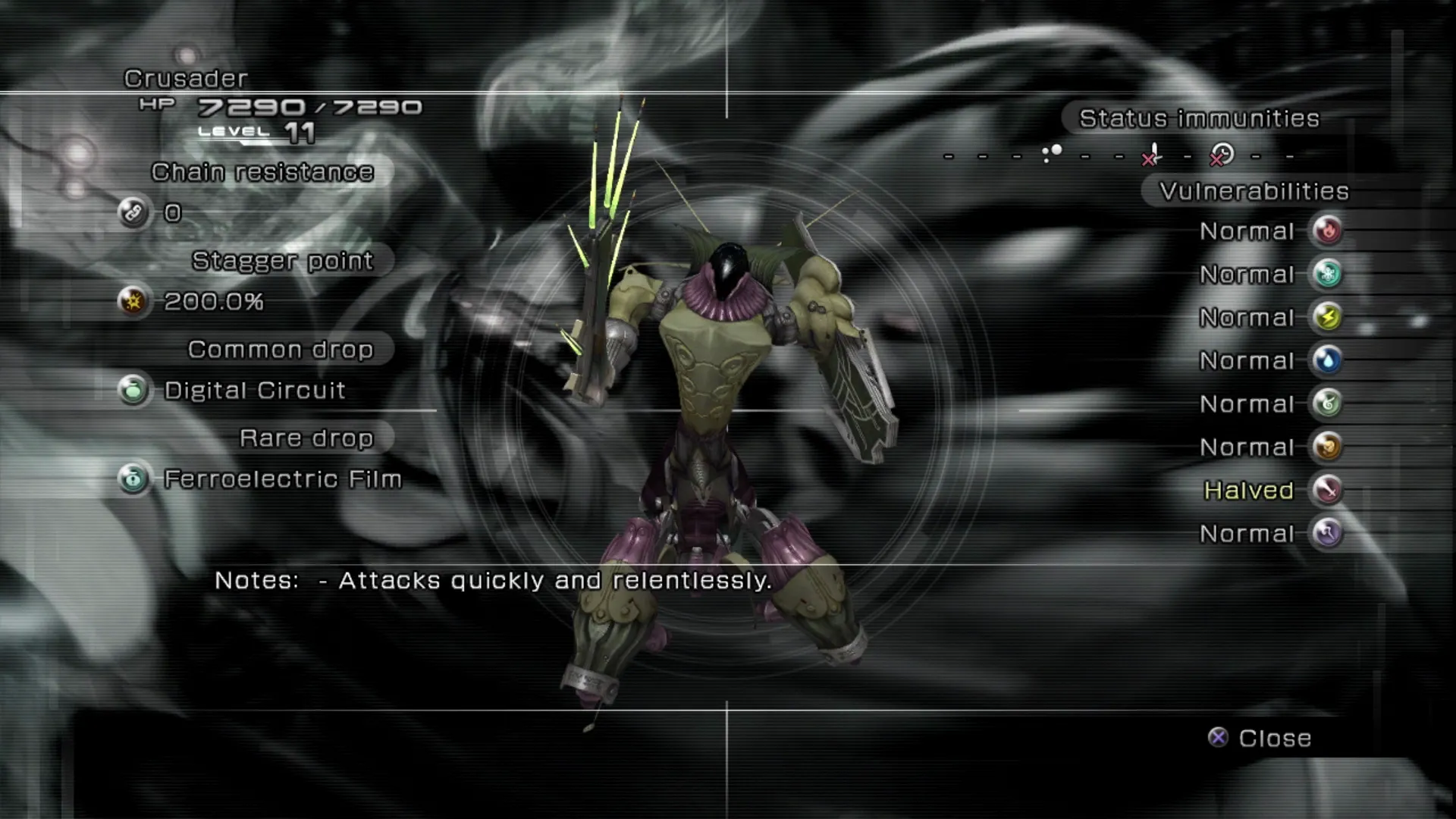This screenshot has width=1456, height=819.
Task: Click the halved physical damage icon
Action: (x=1327, y=490)
